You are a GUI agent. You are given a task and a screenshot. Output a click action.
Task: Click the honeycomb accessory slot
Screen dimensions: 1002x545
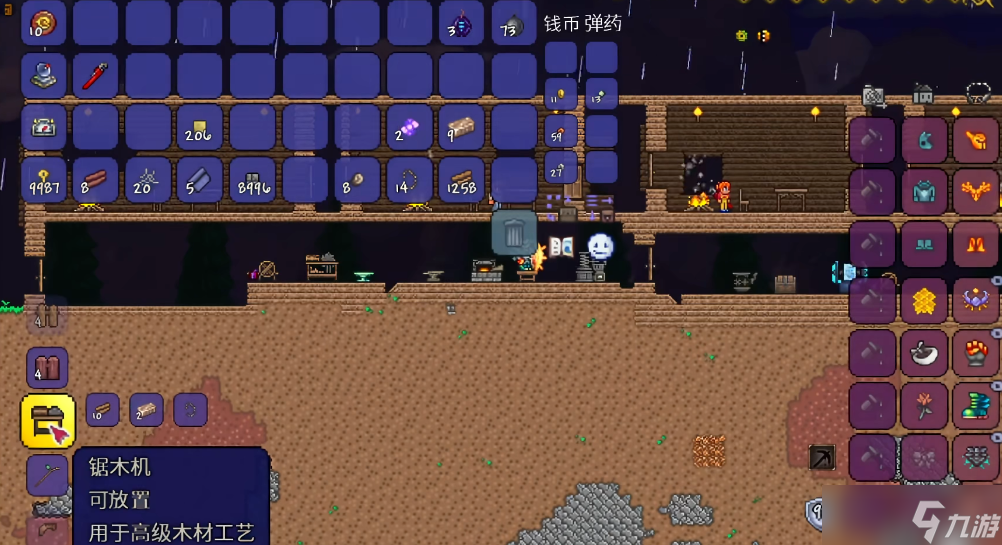(x=924, y=300)
